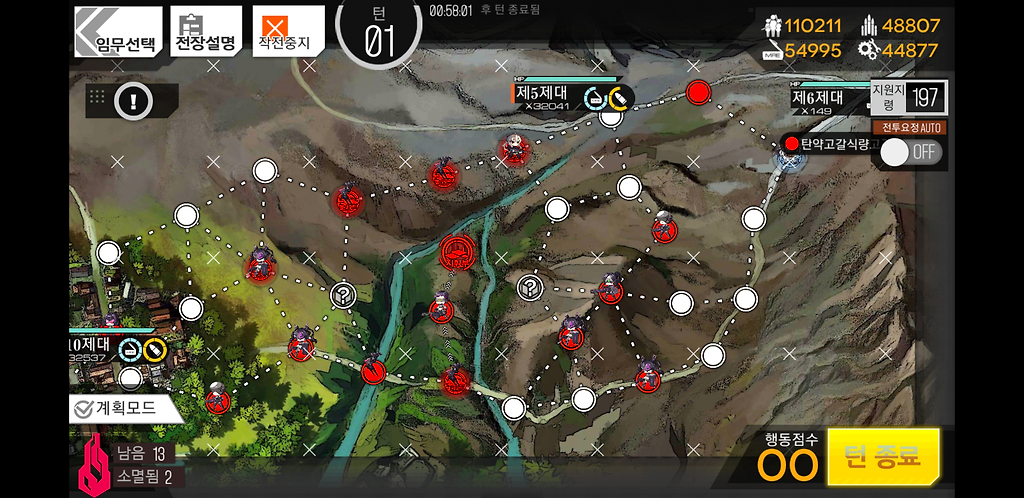Select the large red enemy command node
1024x498 pixels.
[x=458, y=251]
